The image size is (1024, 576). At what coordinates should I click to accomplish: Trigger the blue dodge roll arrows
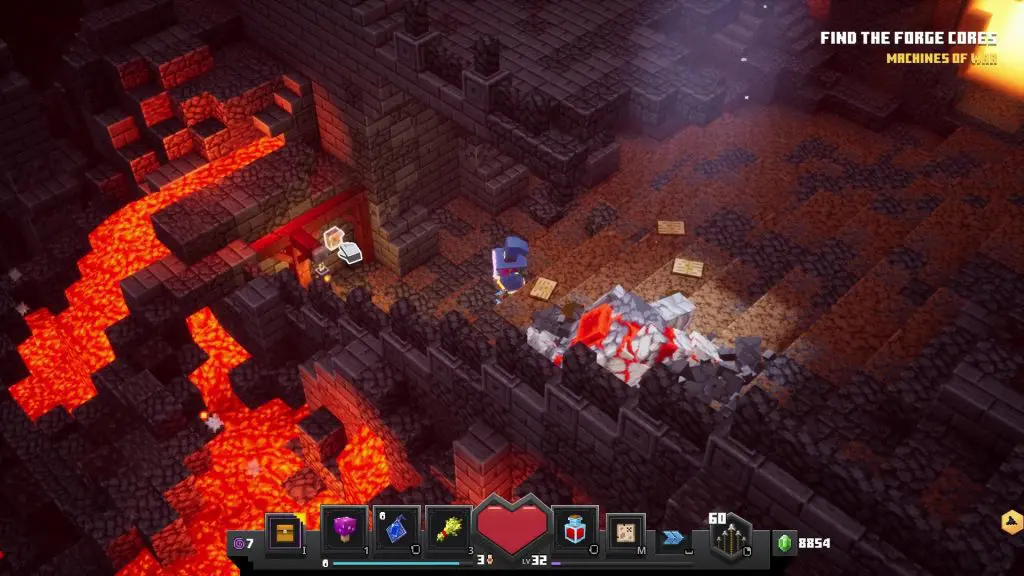click(673, 535)
